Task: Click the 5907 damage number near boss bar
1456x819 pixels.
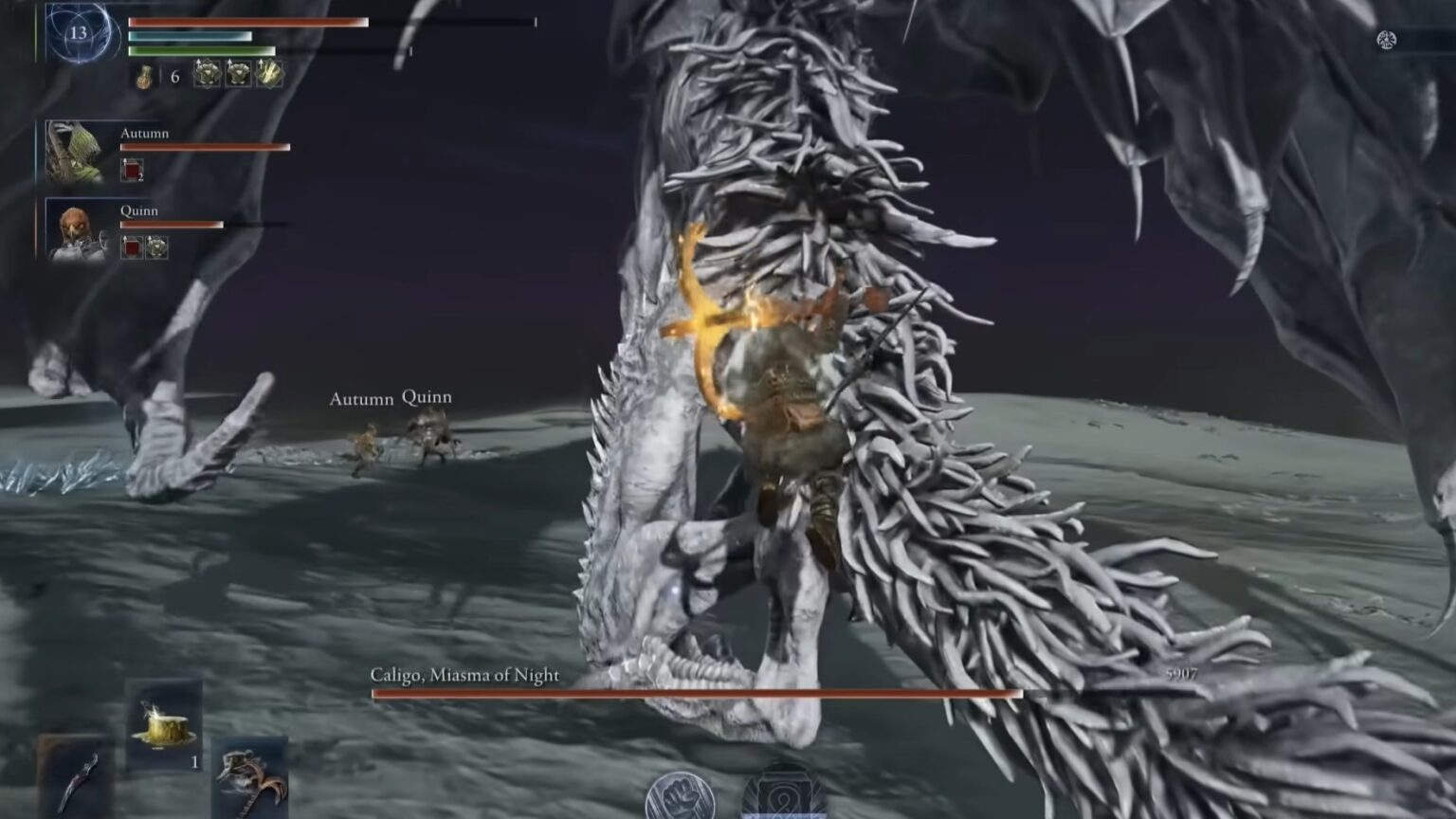Action: pos(1183,673)
